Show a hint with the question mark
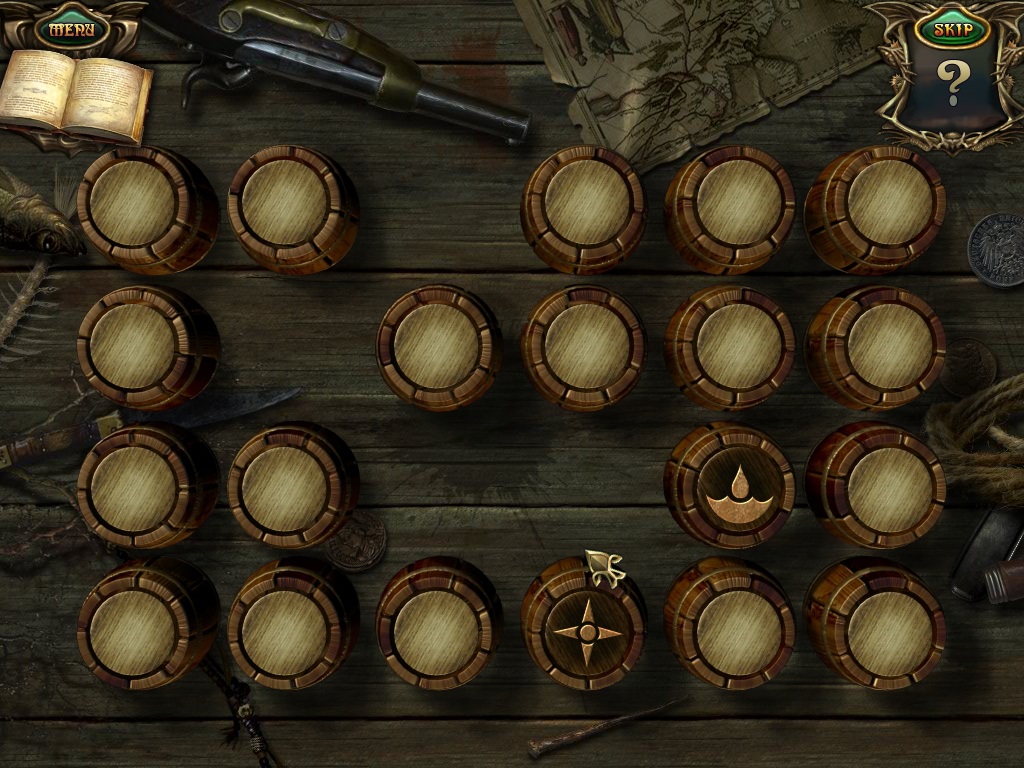Screen dimensions: 1024x768 point(951,84)
